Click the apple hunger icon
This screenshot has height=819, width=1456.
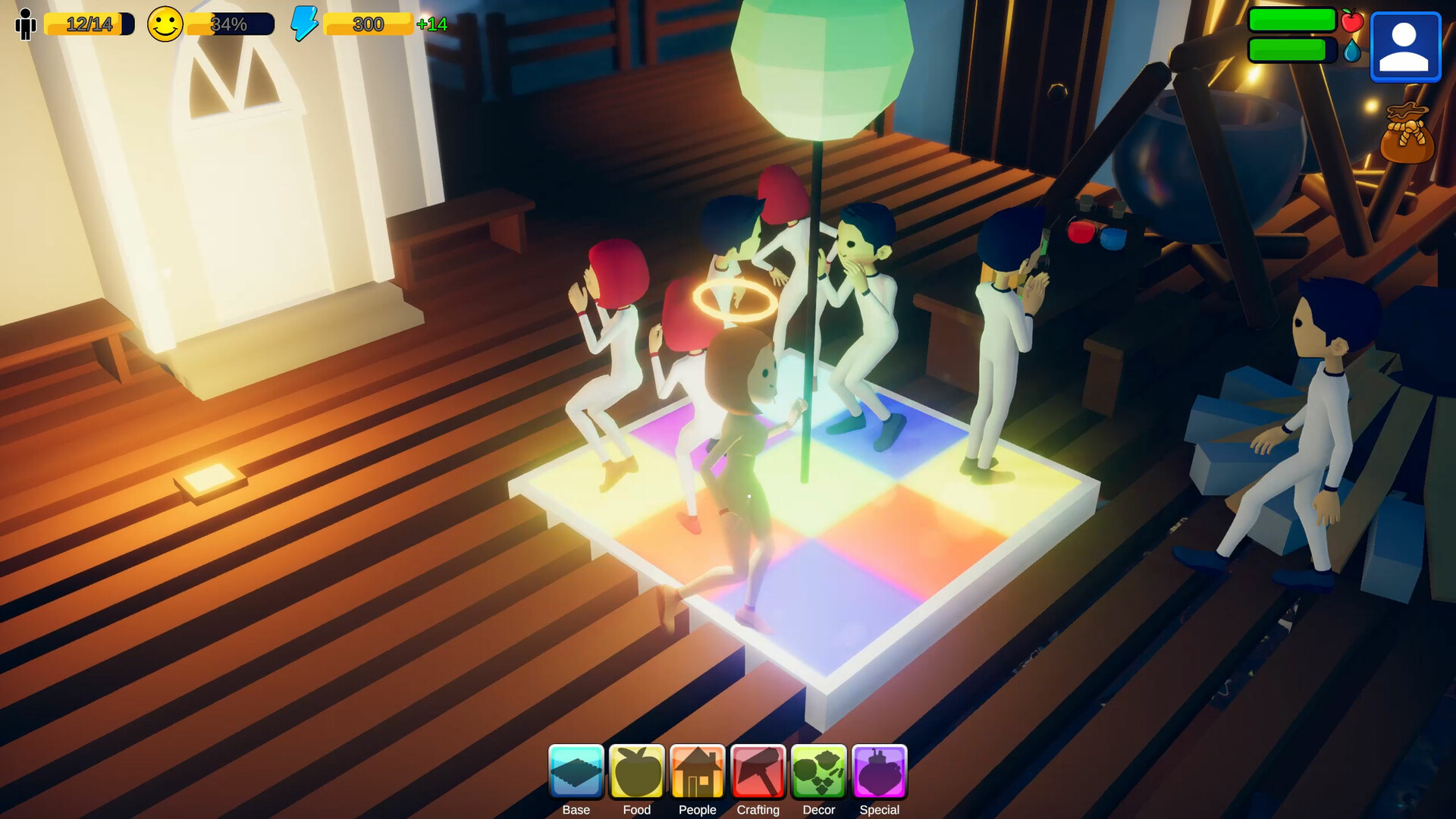pyautogui.click(x=1352, y=22)
